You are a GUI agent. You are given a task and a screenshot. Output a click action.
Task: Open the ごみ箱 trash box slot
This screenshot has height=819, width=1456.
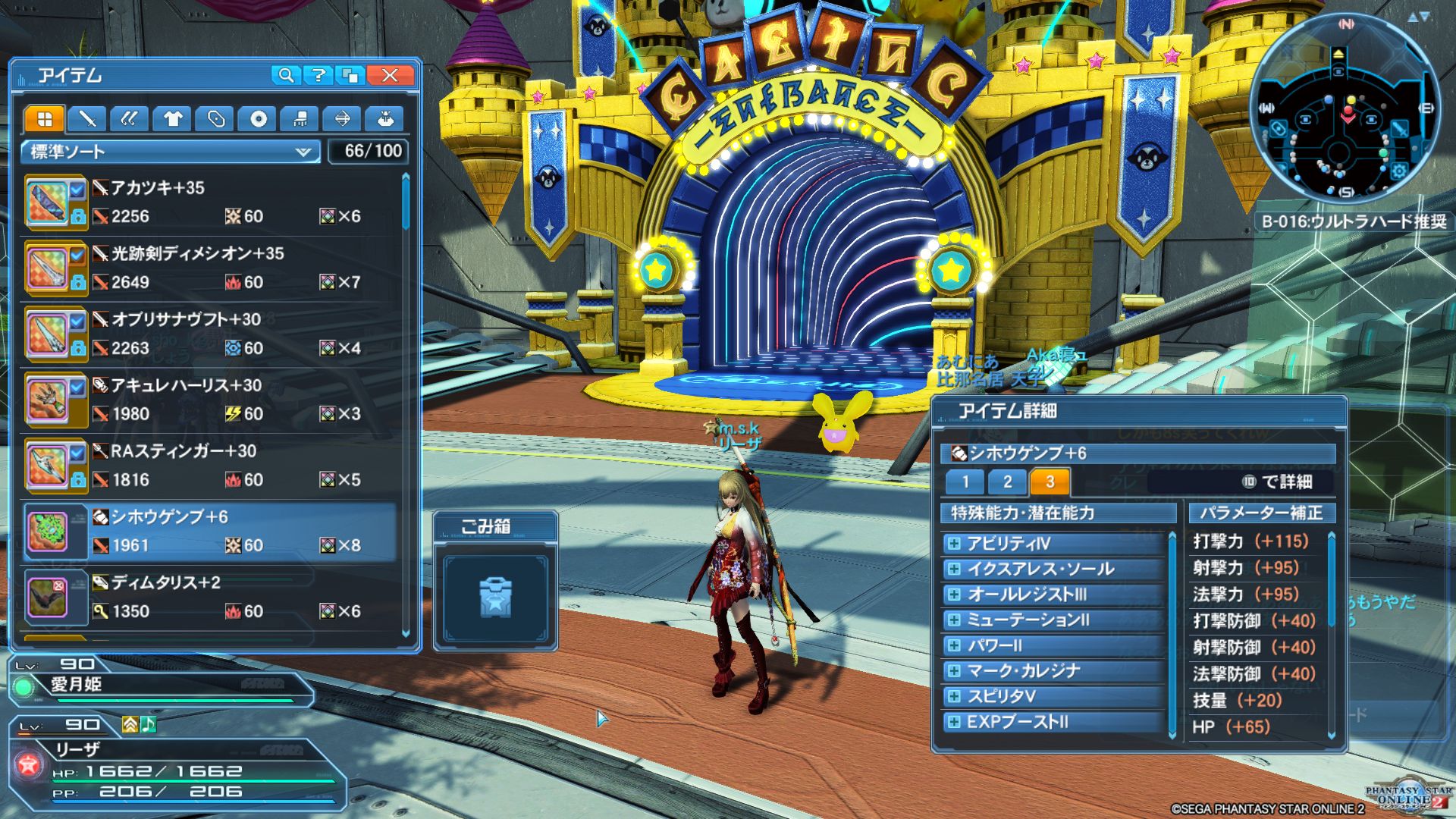pyautogui.click(x=495, y=598)
